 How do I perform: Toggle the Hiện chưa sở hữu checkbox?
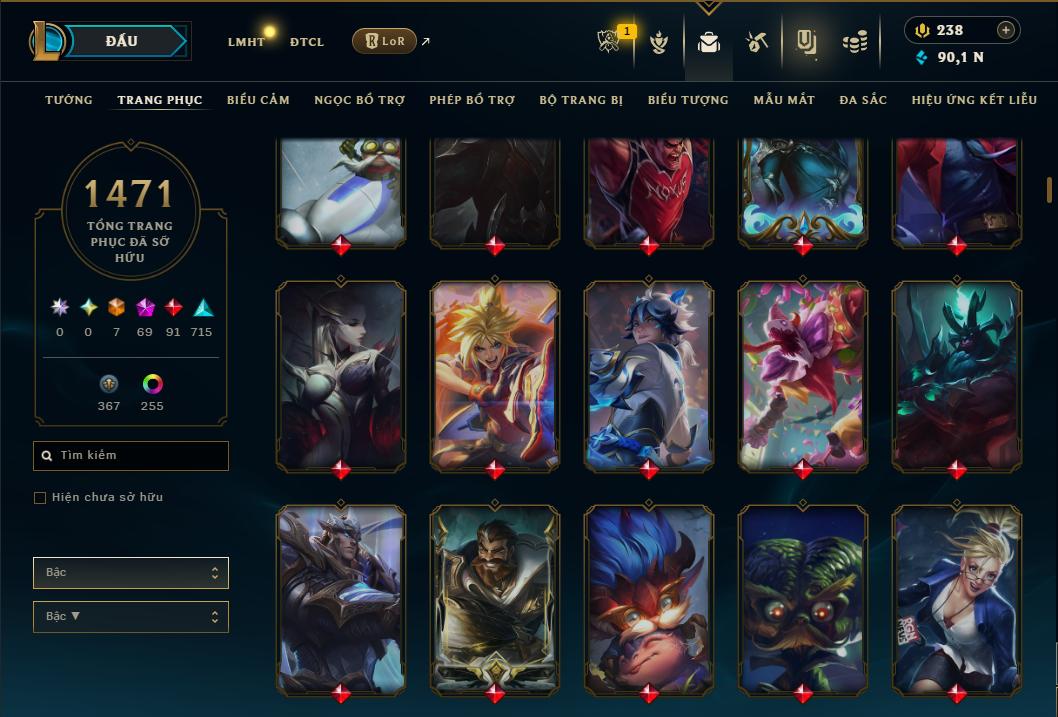(40, 498)
